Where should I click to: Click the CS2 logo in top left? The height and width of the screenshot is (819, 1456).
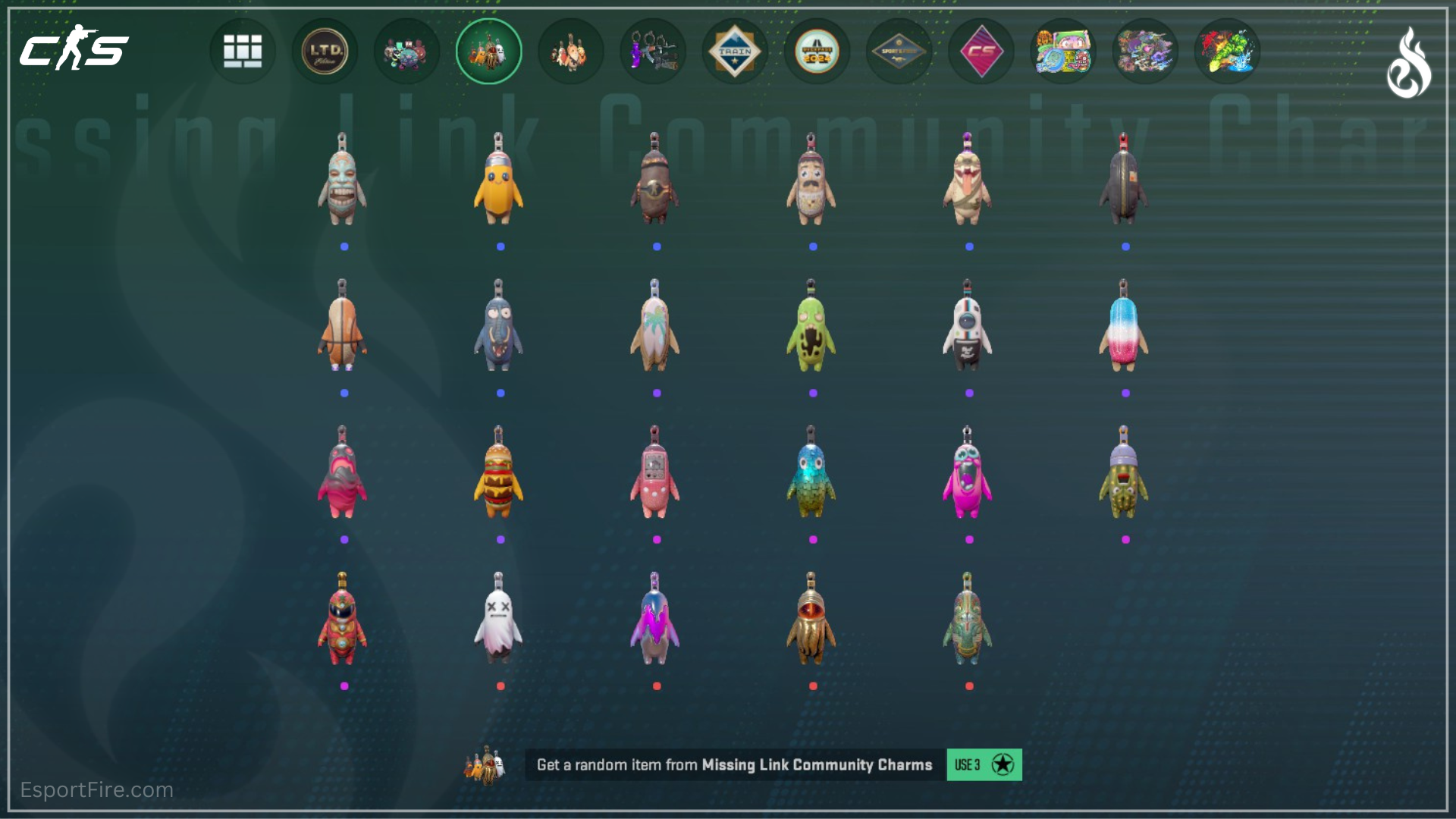click(72, 49)
